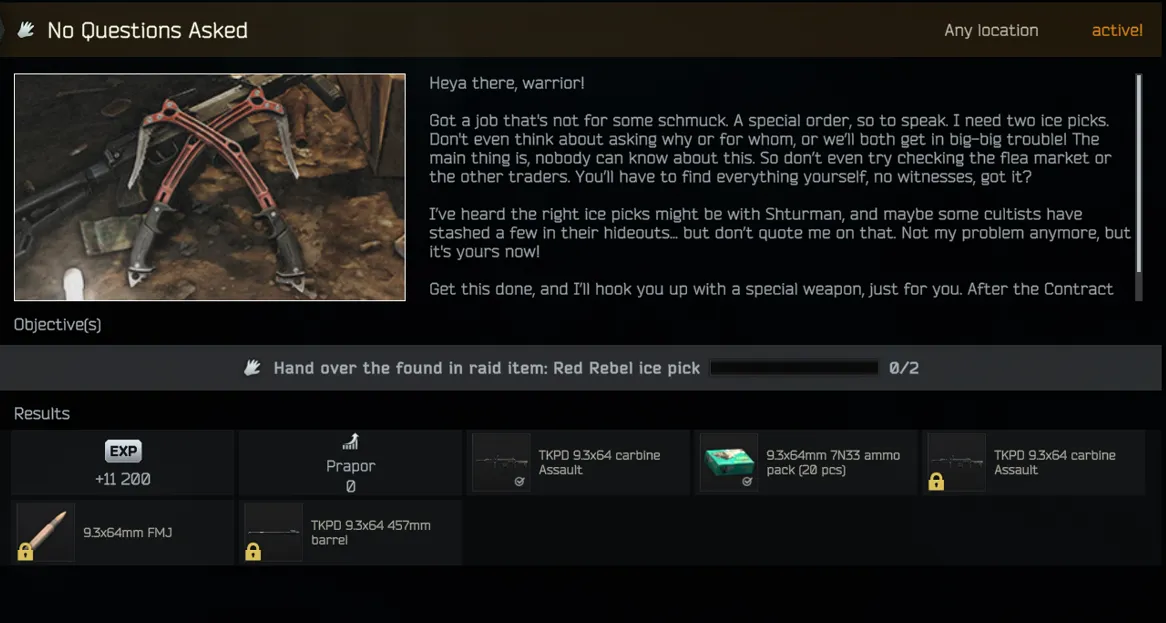Image resolution: width=1166 pixels, height=623 pixels.
Task: Inspect the unlocked TKPD 9.3x64 carbine reward
Action: (x=578, y=463)
